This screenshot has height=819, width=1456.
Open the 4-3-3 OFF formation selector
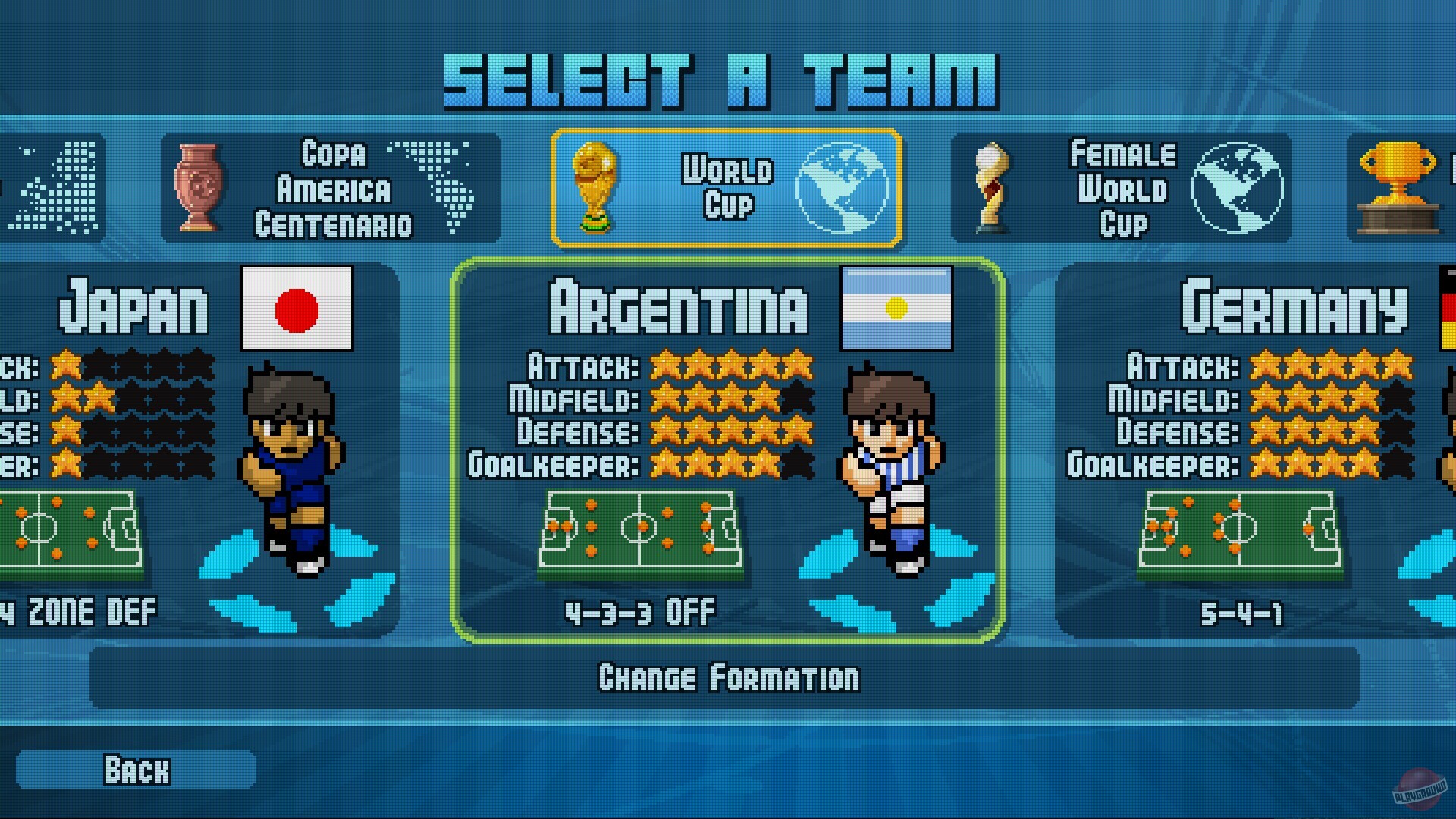(641, 611)
